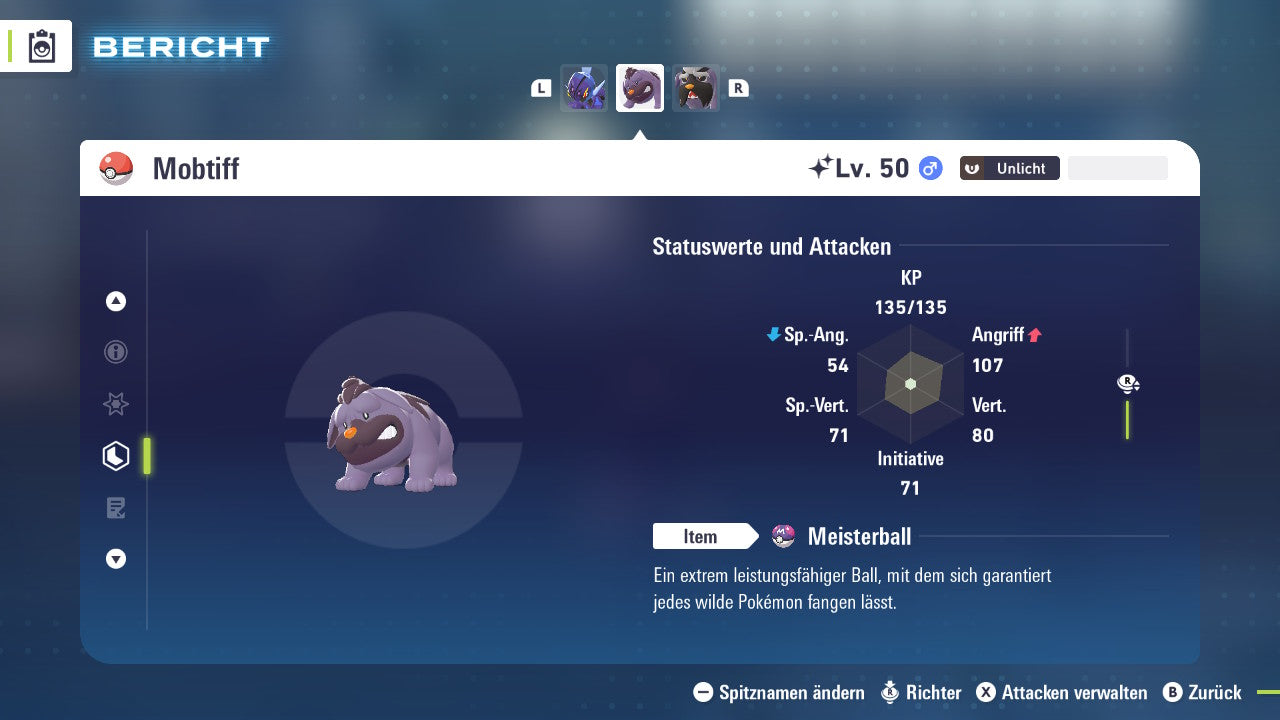
Task: Click the up arrow at sidebar top
Action: click(115, 301)
